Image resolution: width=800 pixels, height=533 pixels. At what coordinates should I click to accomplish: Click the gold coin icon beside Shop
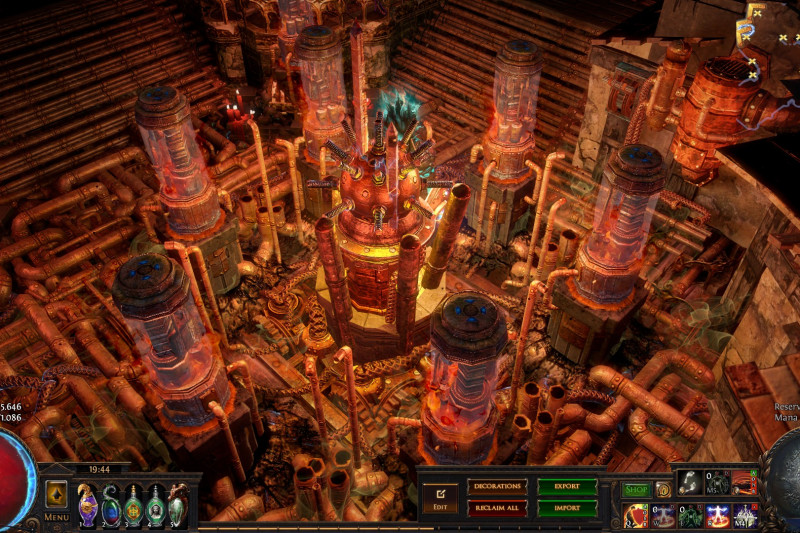pyautogui.click(x=662, y=490)
